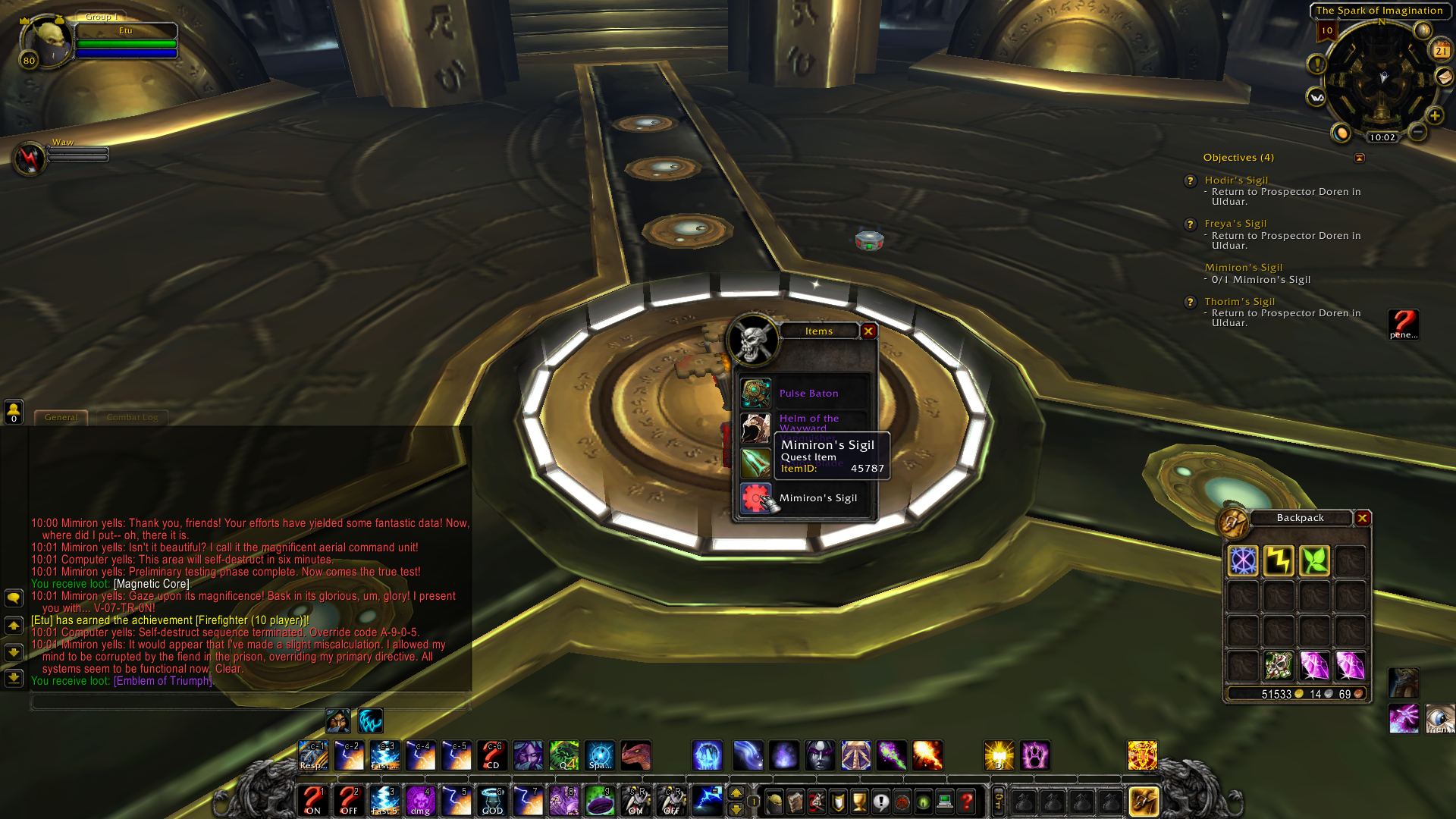
Task: Toggle the macro button labeled OFF
Action: click(x=349, y=802)
